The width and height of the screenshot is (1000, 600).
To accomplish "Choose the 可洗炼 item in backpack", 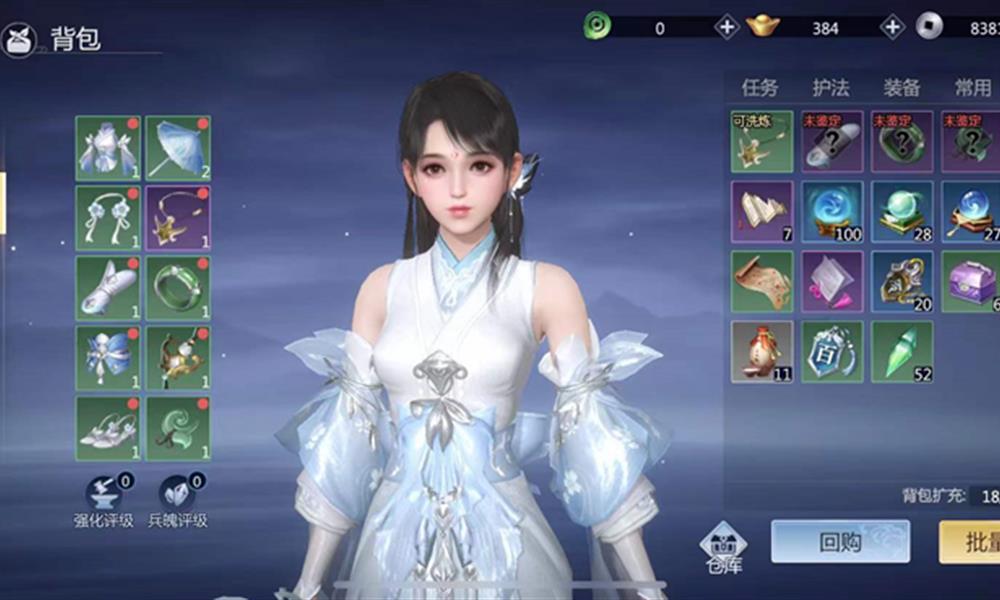I will [762, 141].
